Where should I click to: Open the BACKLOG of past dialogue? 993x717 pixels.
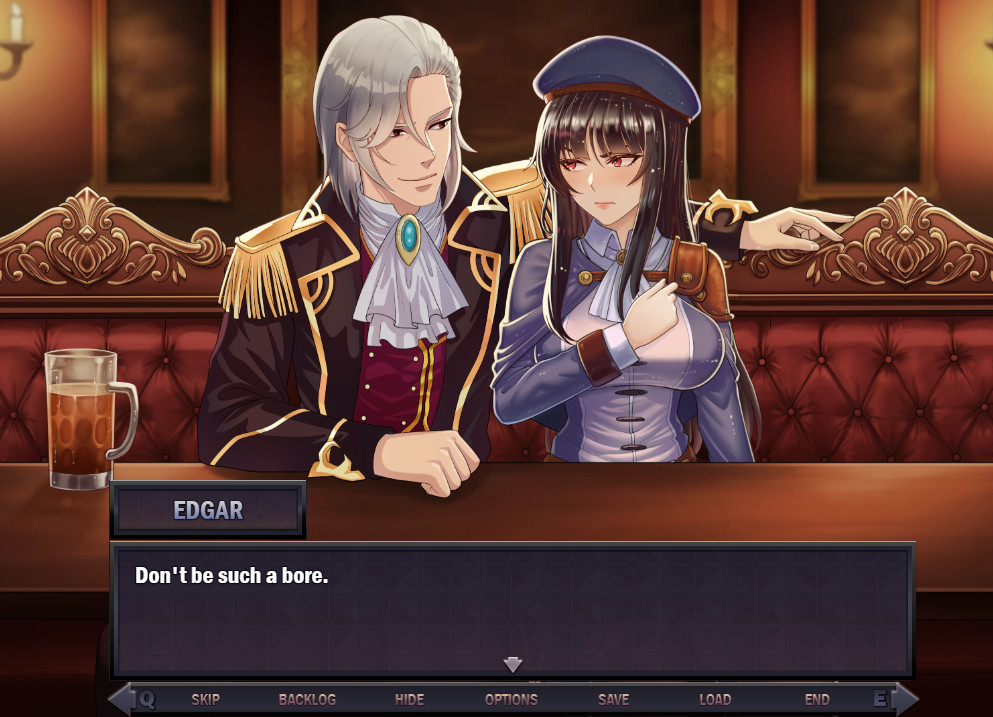point(307,699)
